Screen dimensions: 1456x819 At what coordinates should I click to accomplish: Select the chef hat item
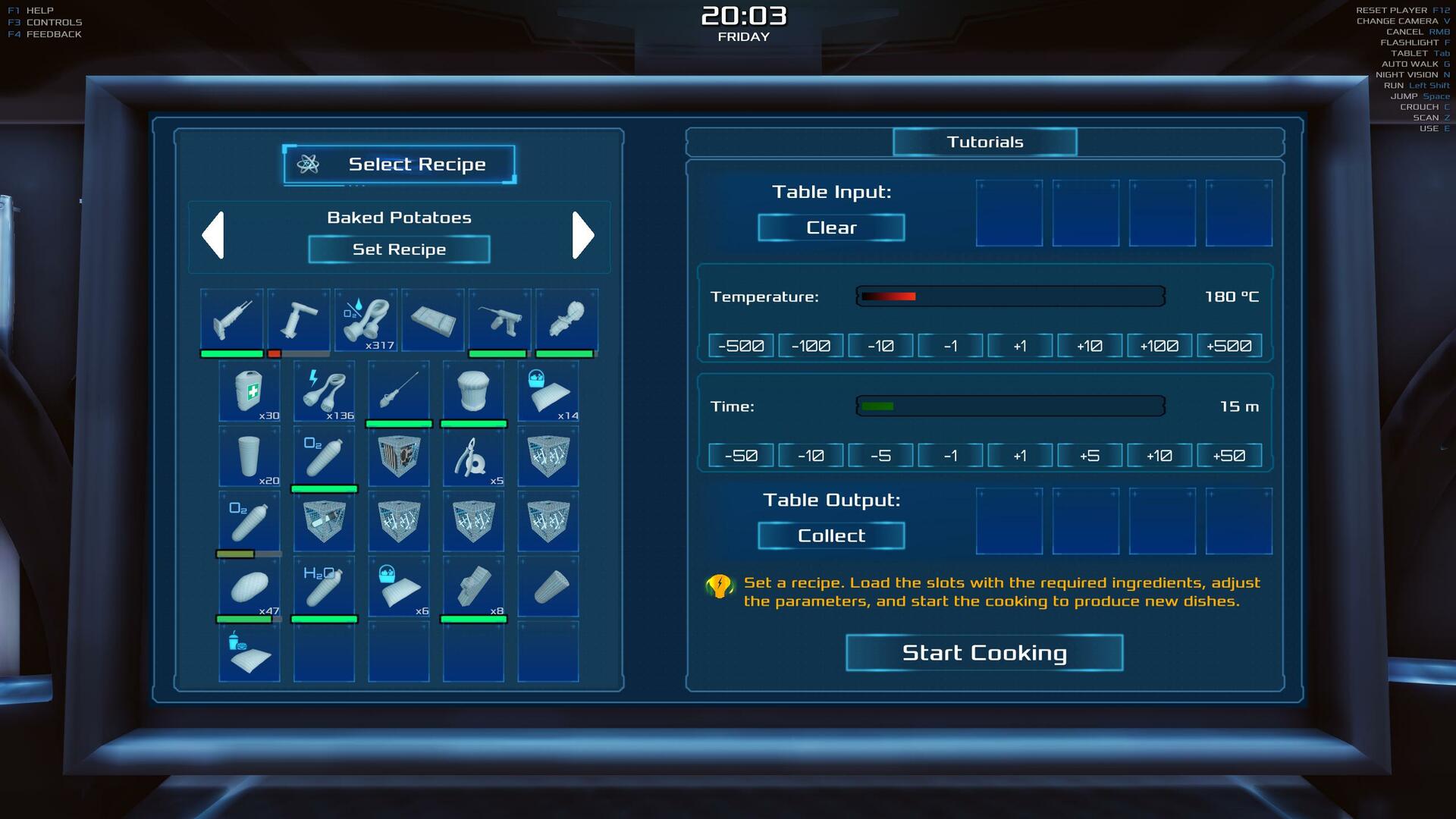473,391
